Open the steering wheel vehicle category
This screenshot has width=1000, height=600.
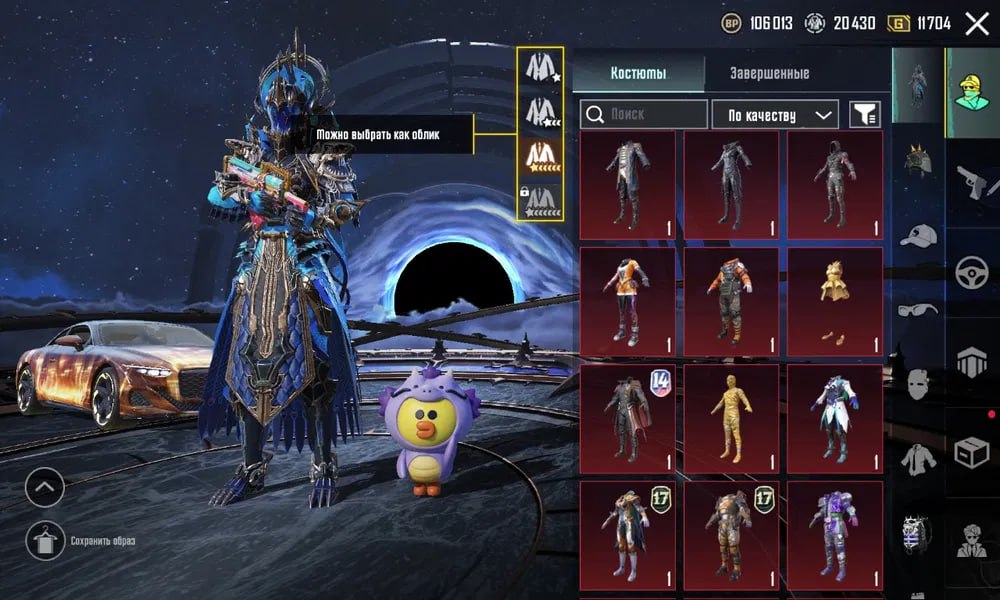[x=971, y=272]
